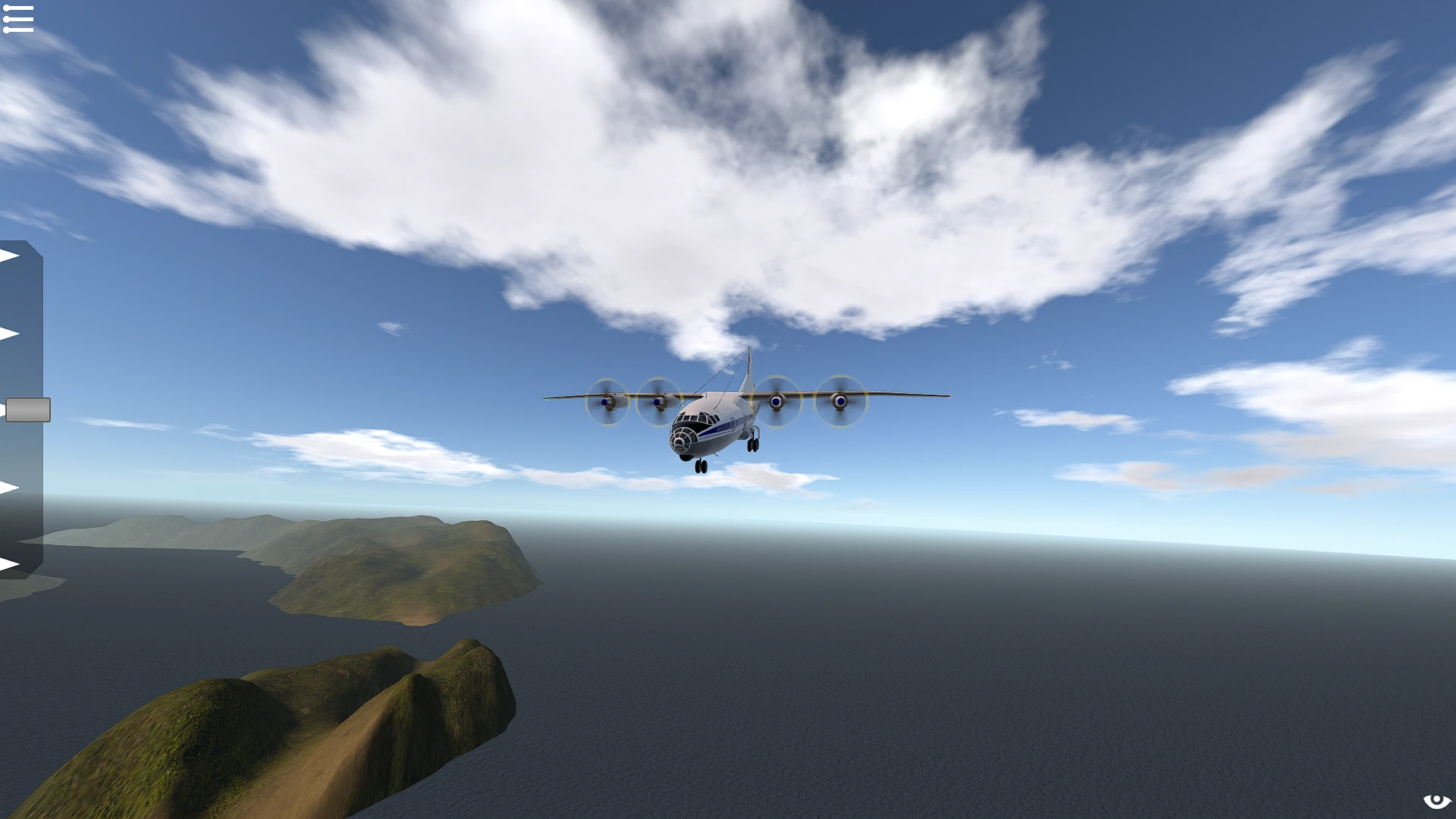
Task: Click the plane's front landing gear
Action: click(701, 469)
